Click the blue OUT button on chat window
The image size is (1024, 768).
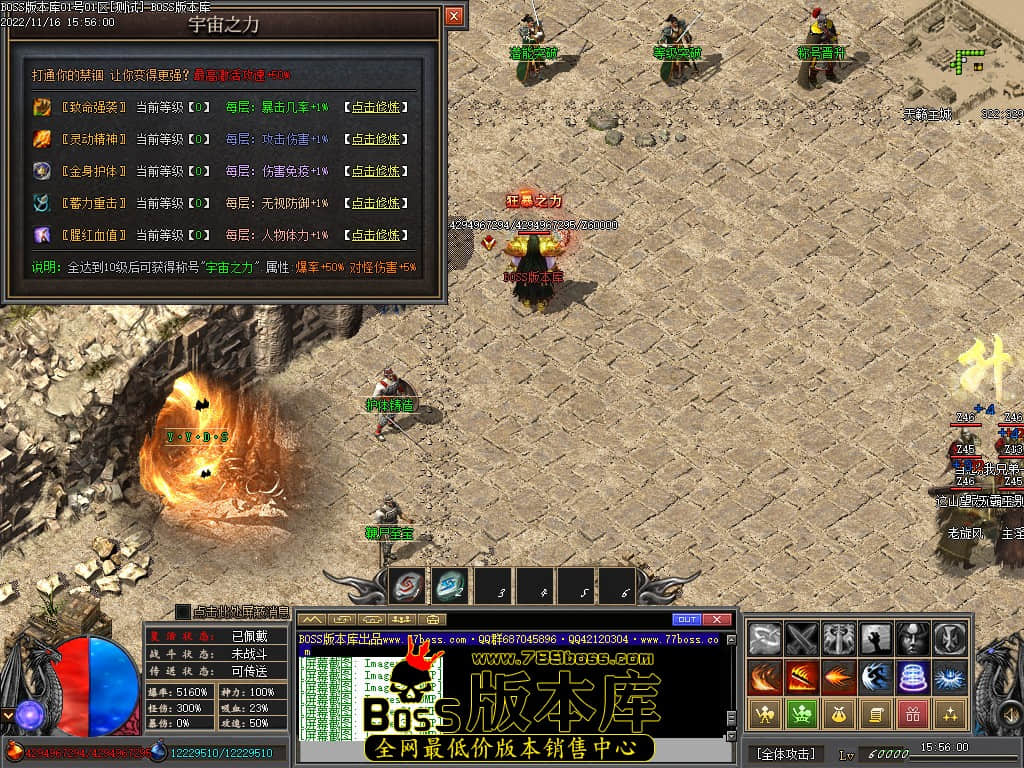coord(686,619)
